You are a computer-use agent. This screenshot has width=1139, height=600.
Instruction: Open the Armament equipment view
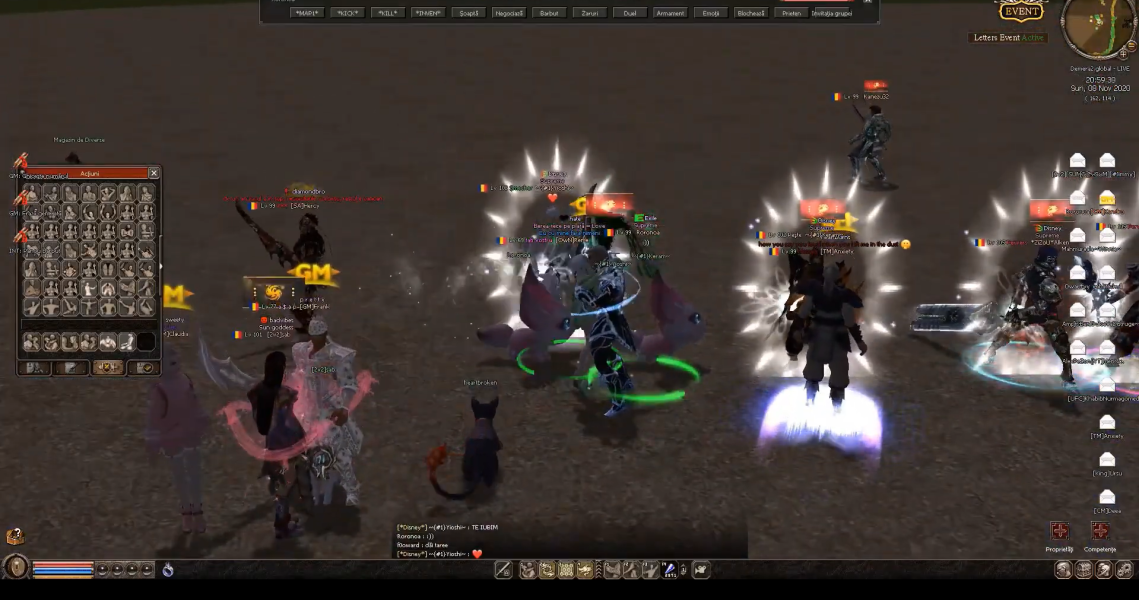click(670, 13)
